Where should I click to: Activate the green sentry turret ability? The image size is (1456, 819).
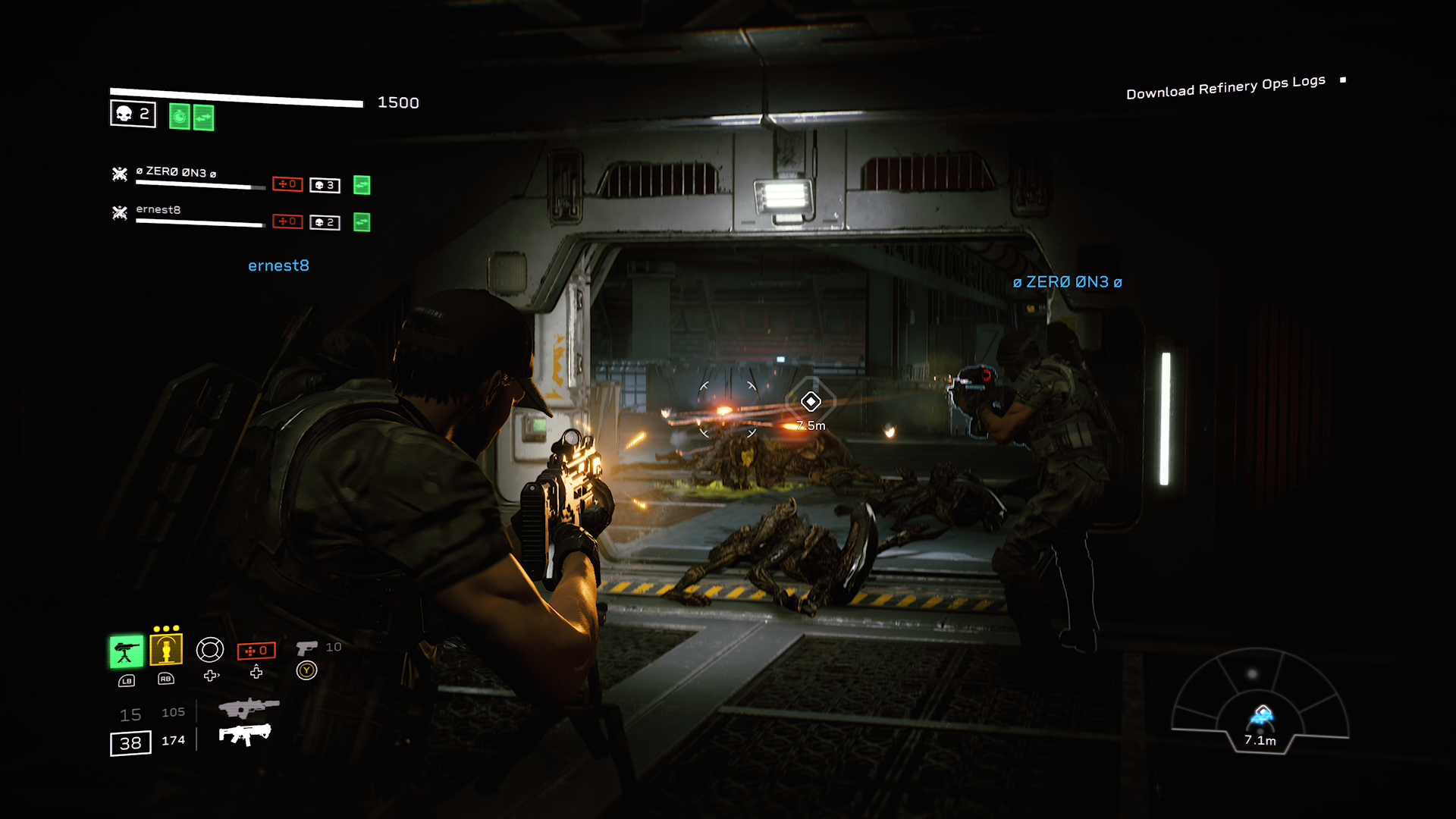tap(126, 651)
